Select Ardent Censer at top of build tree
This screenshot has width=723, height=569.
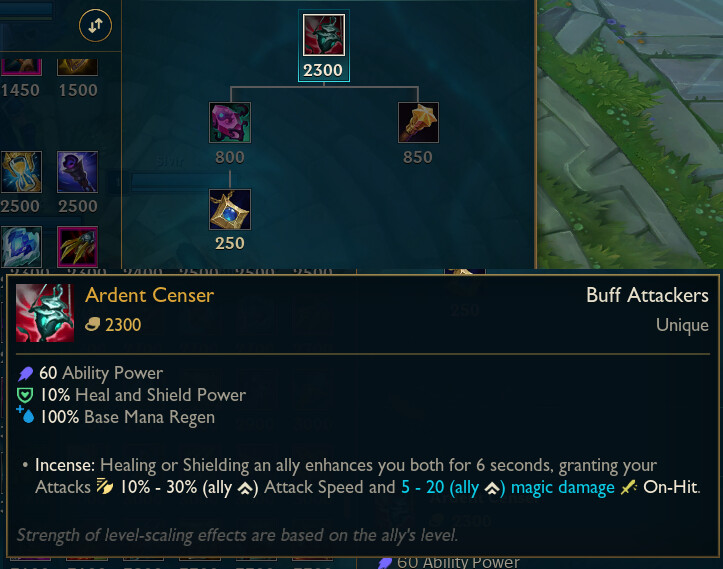[x=323, y=35]
